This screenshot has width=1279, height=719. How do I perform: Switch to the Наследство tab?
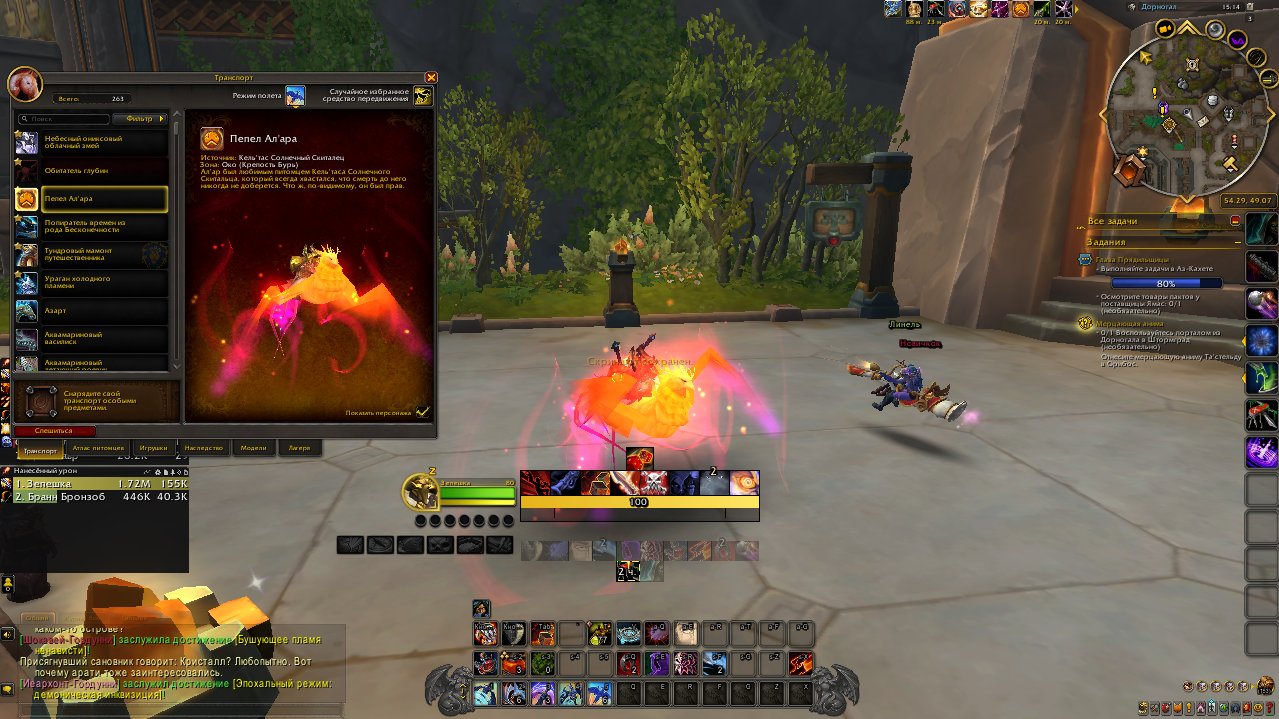[203, 449]
